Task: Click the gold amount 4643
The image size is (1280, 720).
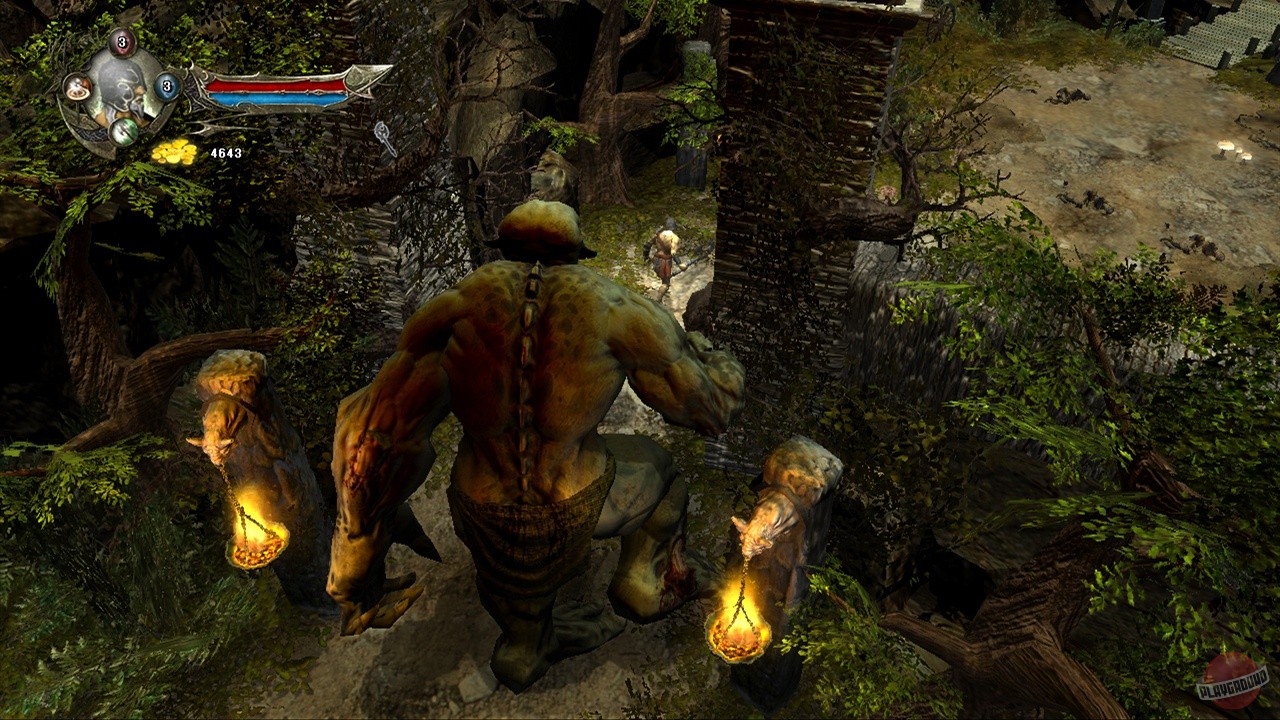Action: pos(226,153)
